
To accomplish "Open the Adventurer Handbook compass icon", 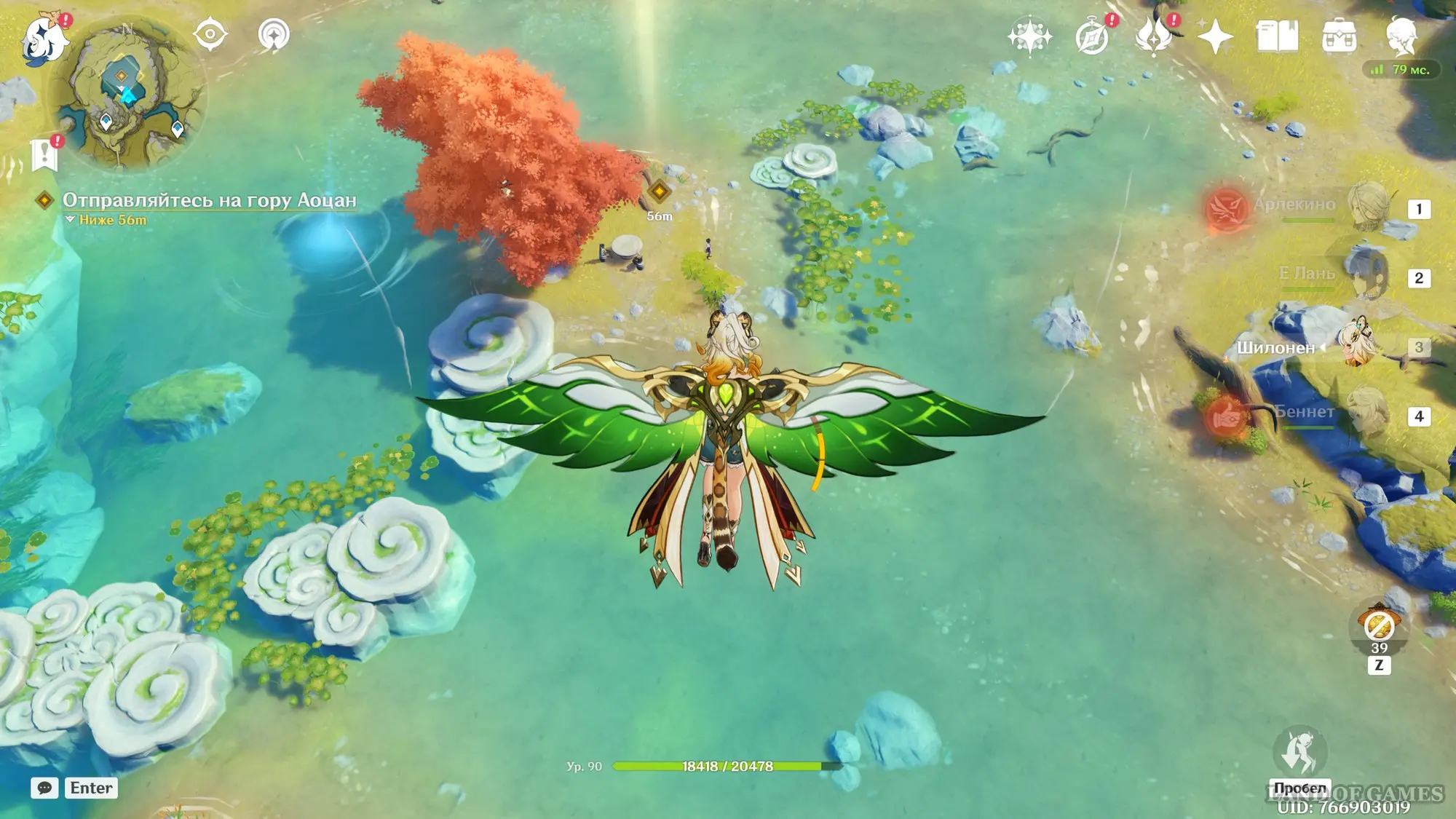I will tap(1092, 36).
